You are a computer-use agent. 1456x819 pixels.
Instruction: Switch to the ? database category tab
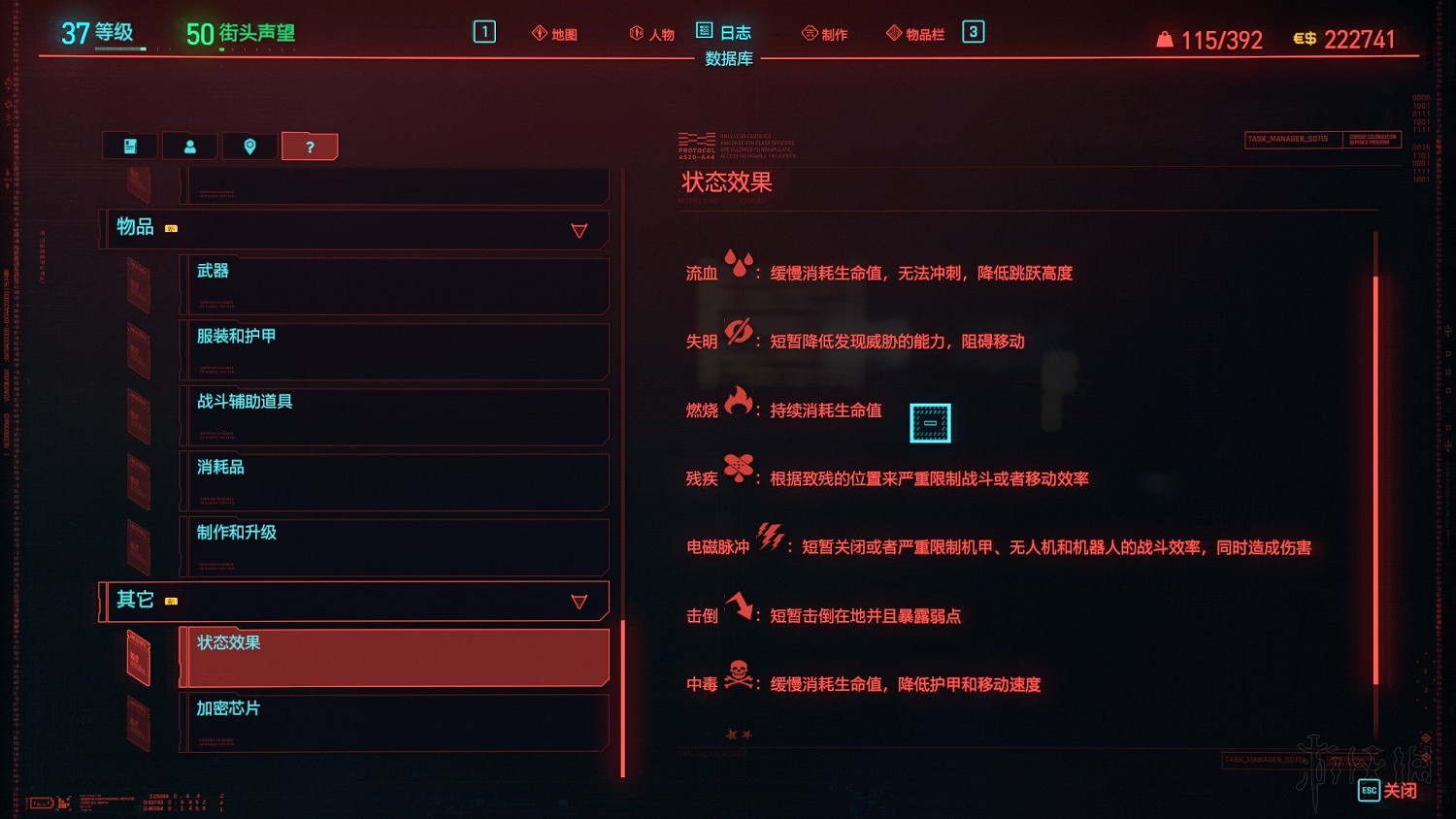point(310,146)
